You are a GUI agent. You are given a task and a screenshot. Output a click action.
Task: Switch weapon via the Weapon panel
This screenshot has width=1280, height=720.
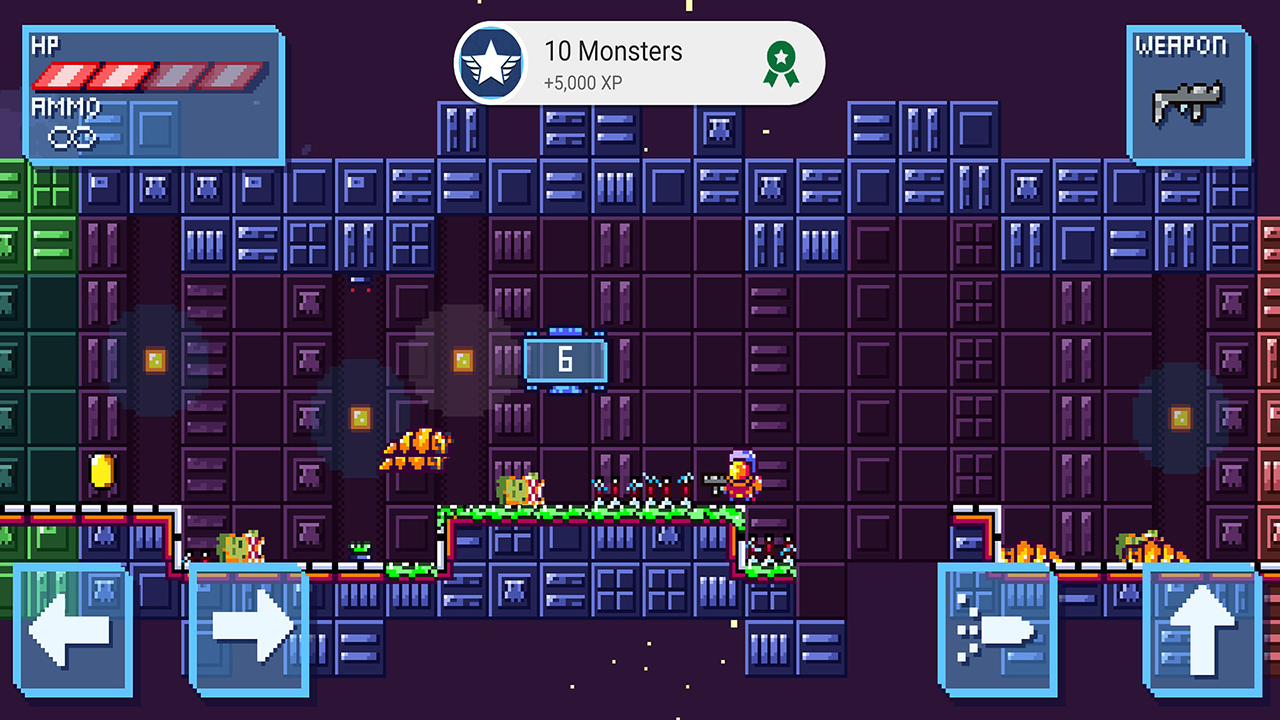coord(1189,95)
